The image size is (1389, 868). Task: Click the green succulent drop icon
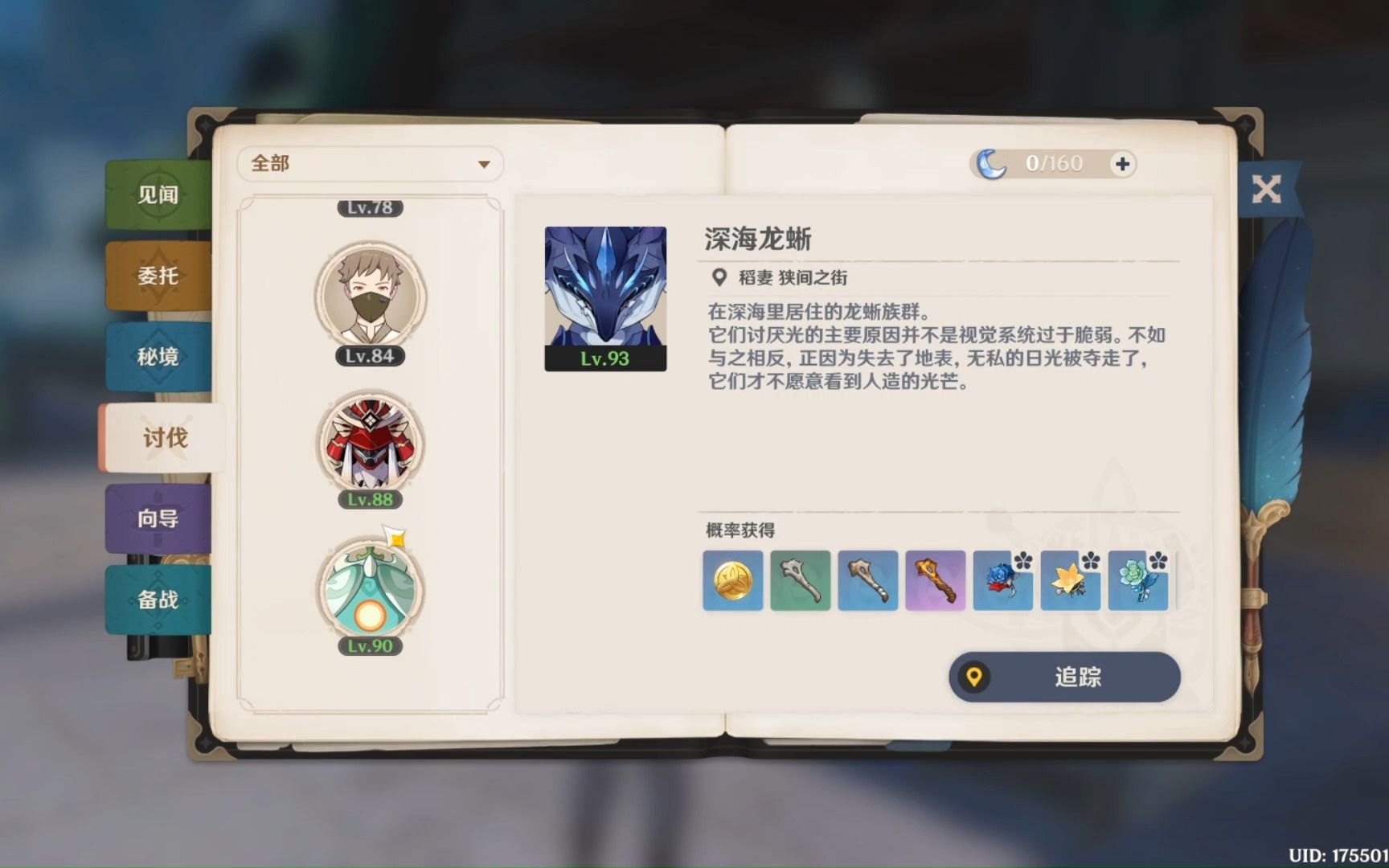point(1137,582)
